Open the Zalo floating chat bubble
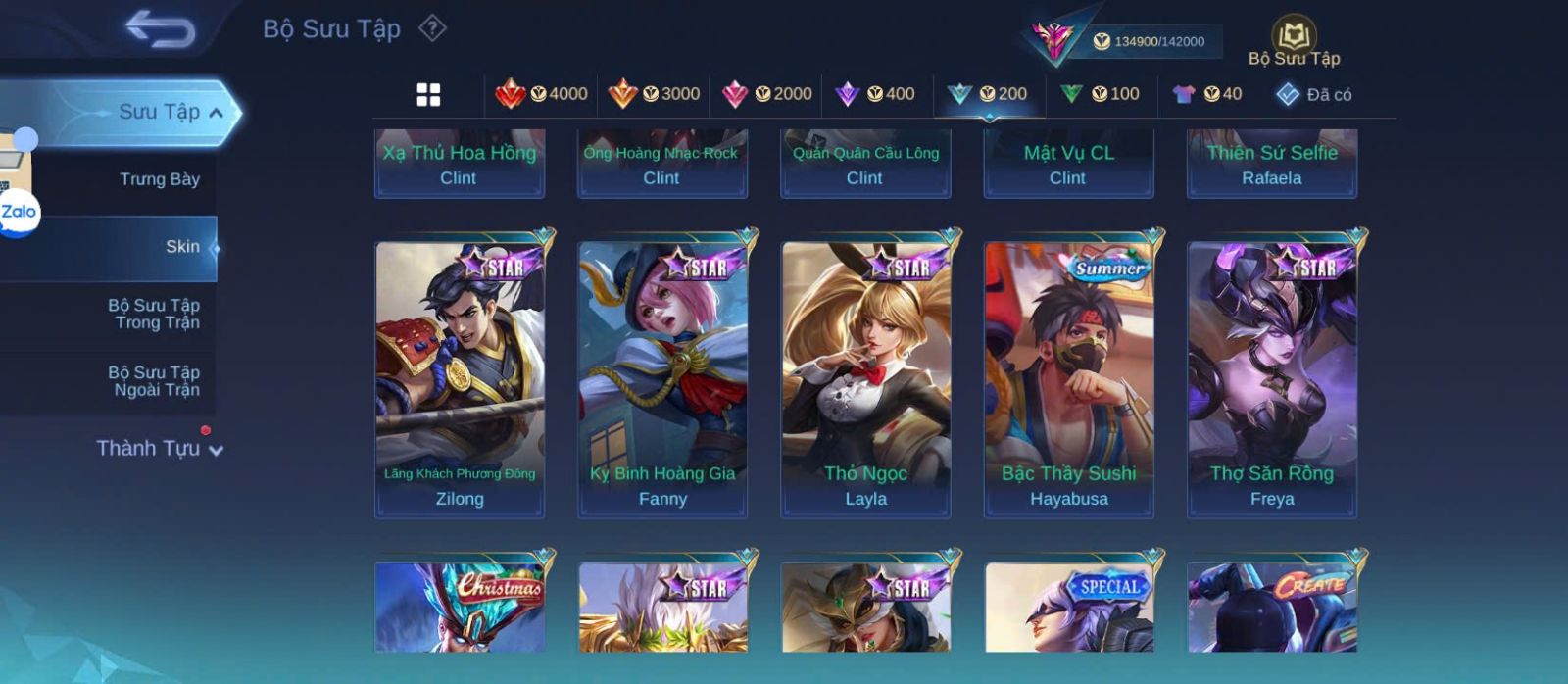The width and height of the screenshot is (1568, 684). (19, 213)
